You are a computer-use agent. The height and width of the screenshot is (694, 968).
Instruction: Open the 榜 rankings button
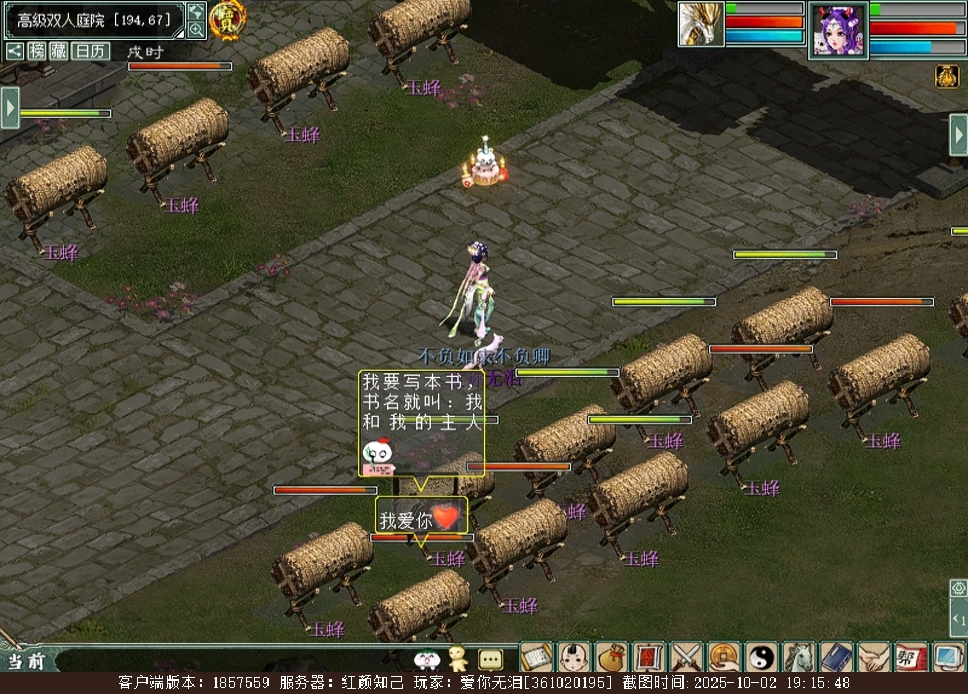tap(37, 51)
